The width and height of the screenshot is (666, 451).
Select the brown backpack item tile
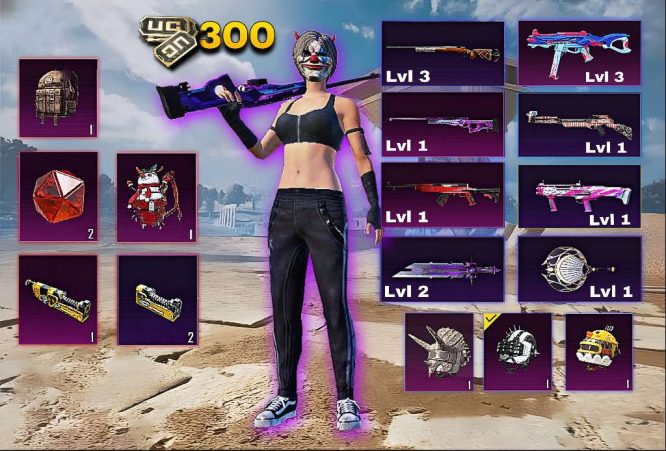point(58,98)
